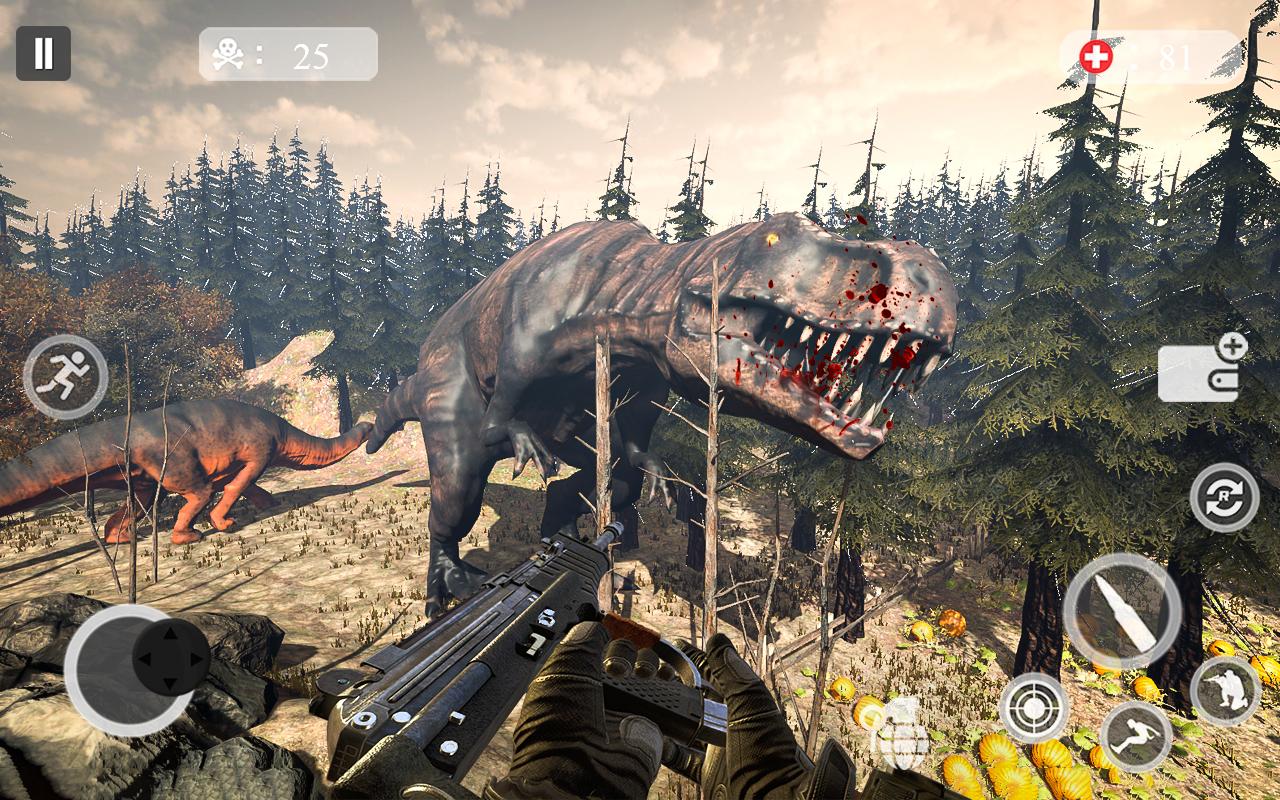Viewport: 1280px width, 800px height.
Task: Tap the sprint running-man button
Action: (65, 376)
